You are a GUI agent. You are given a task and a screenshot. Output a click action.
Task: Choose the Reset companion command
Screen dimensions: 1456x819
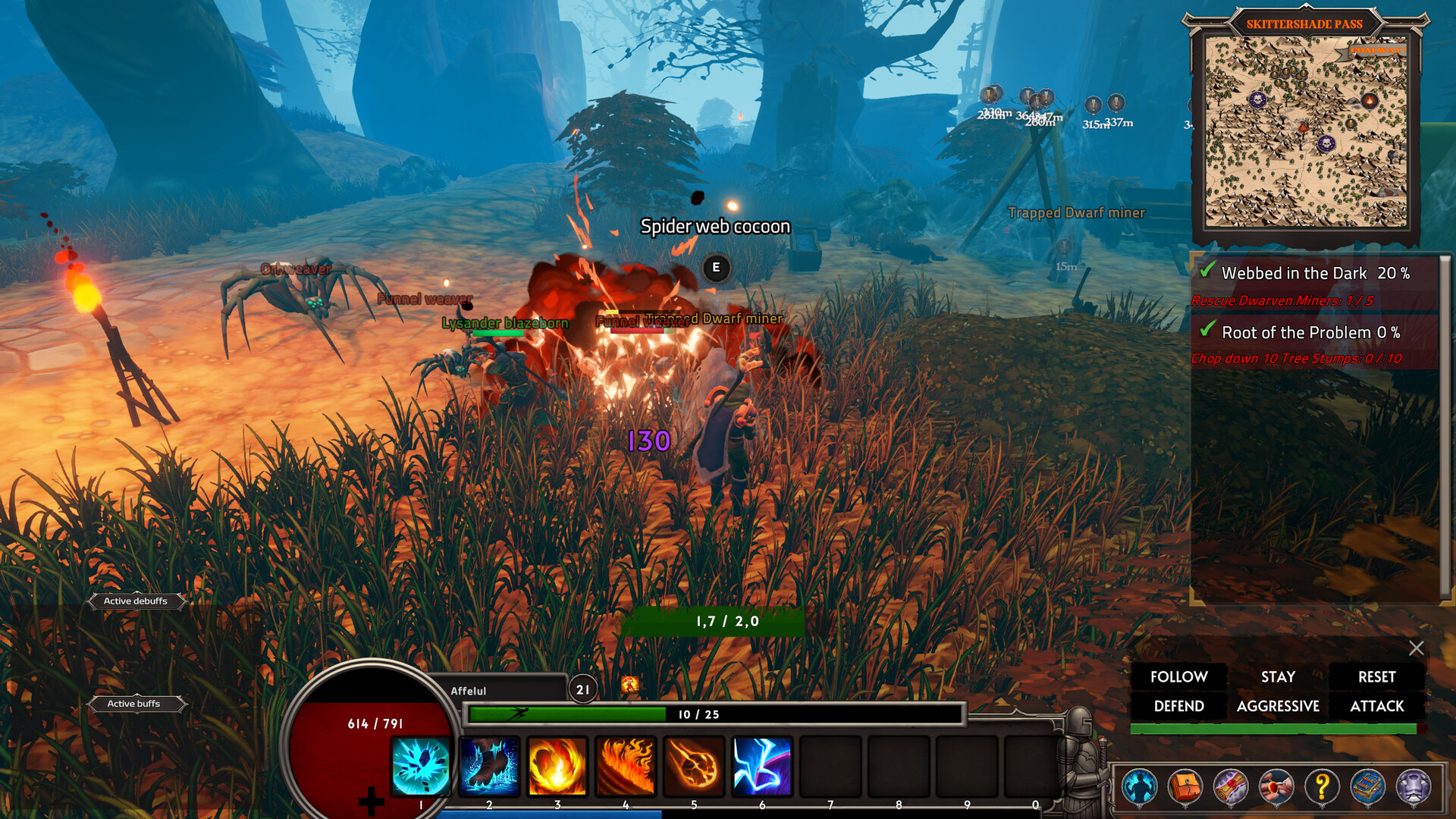point(1376,676)
